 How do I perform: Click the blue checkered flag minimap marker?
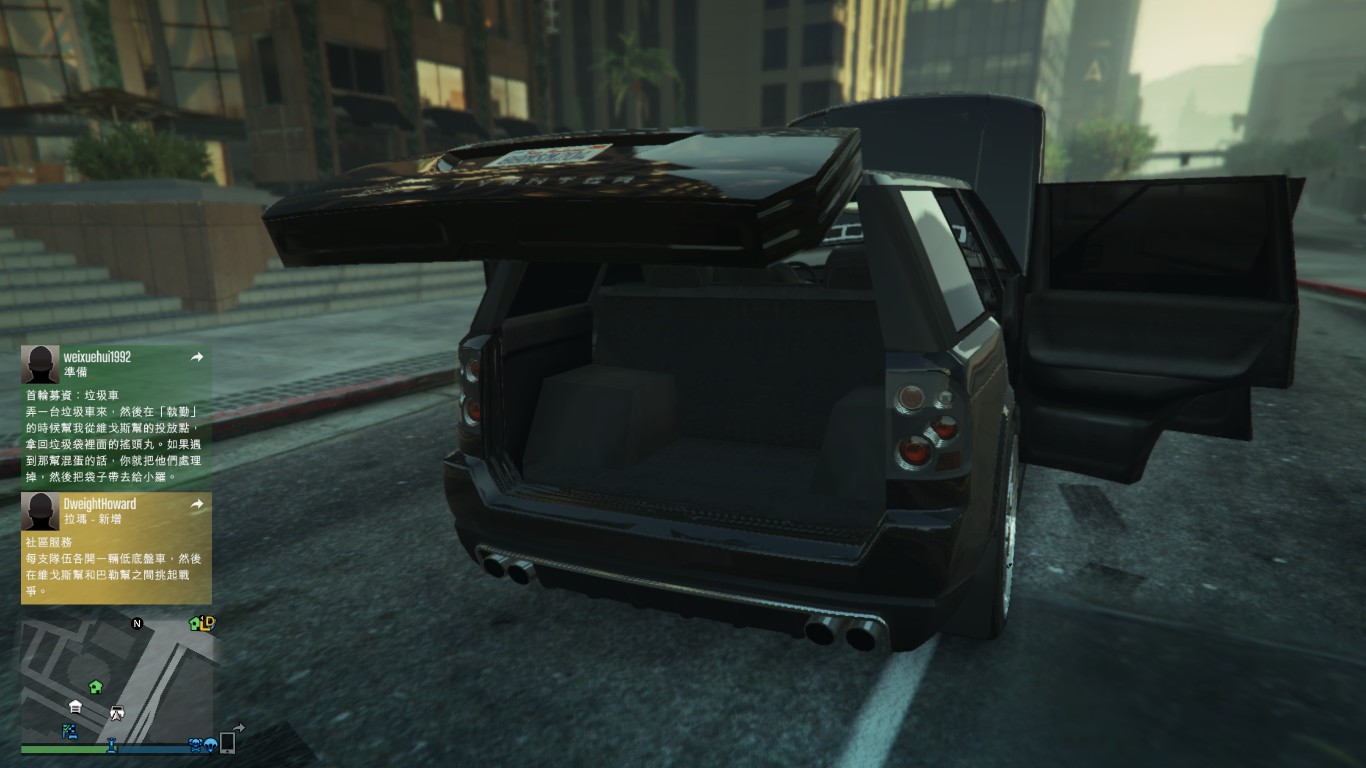70,731
